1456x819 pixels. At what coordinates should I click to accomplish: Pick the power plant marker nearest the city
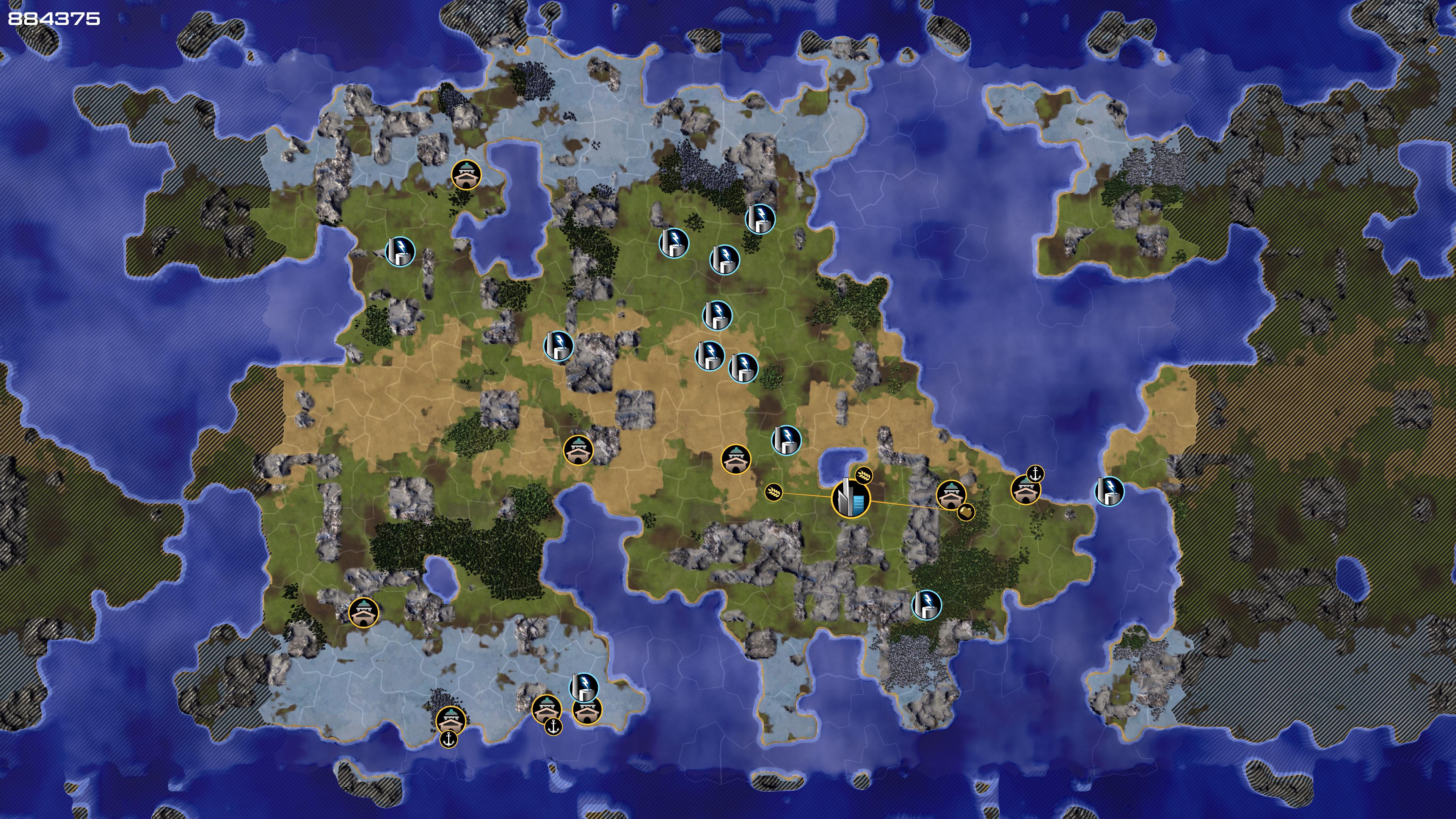point(786,440)
